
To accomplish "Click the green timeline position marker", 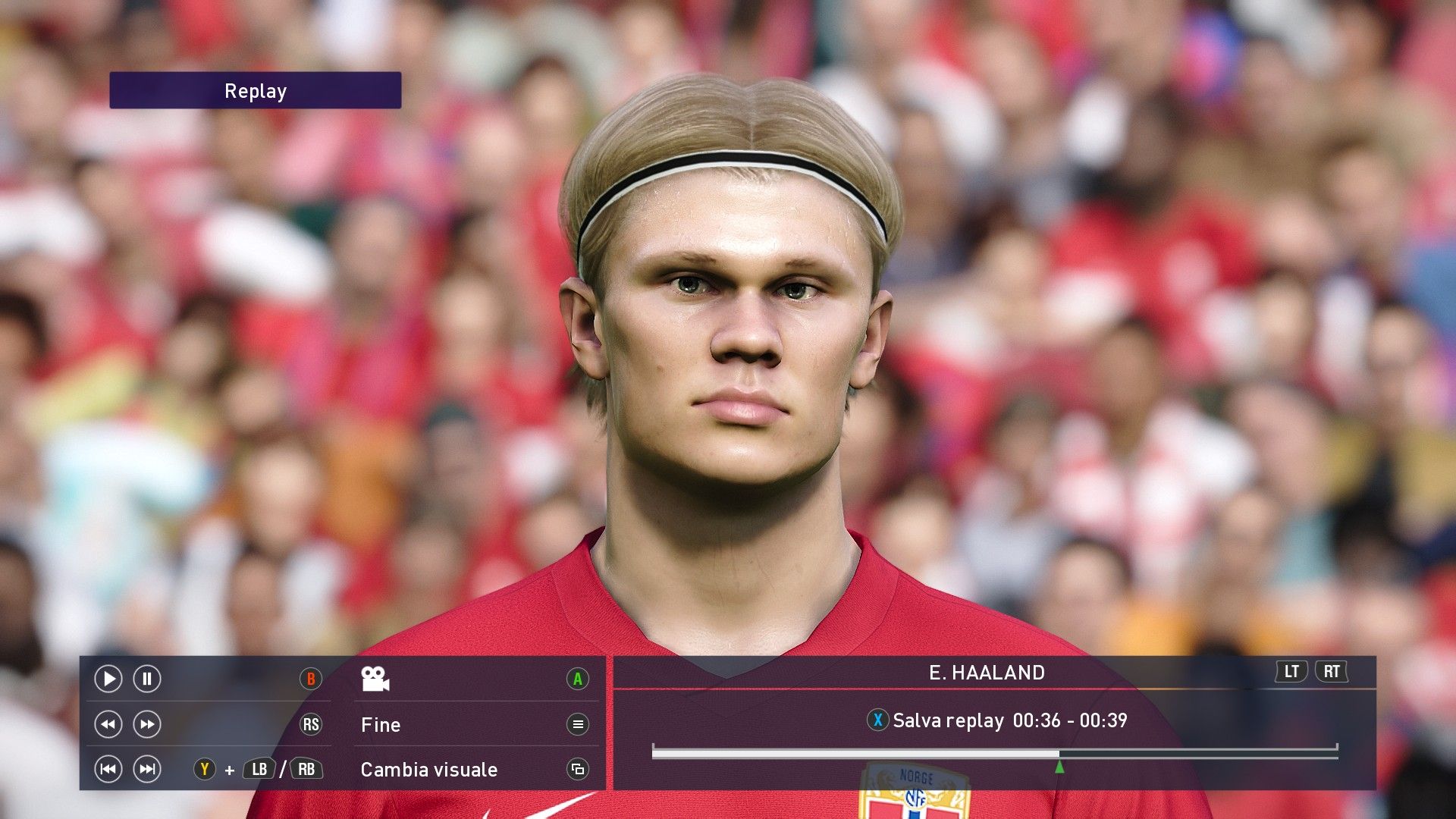I will (x=1059, y=767).
